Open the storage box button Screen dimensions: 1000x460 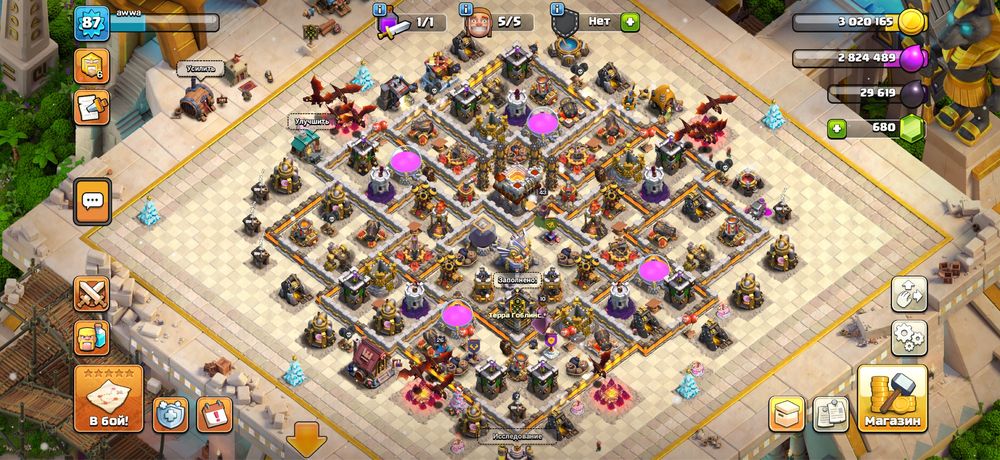coord(787,413)
